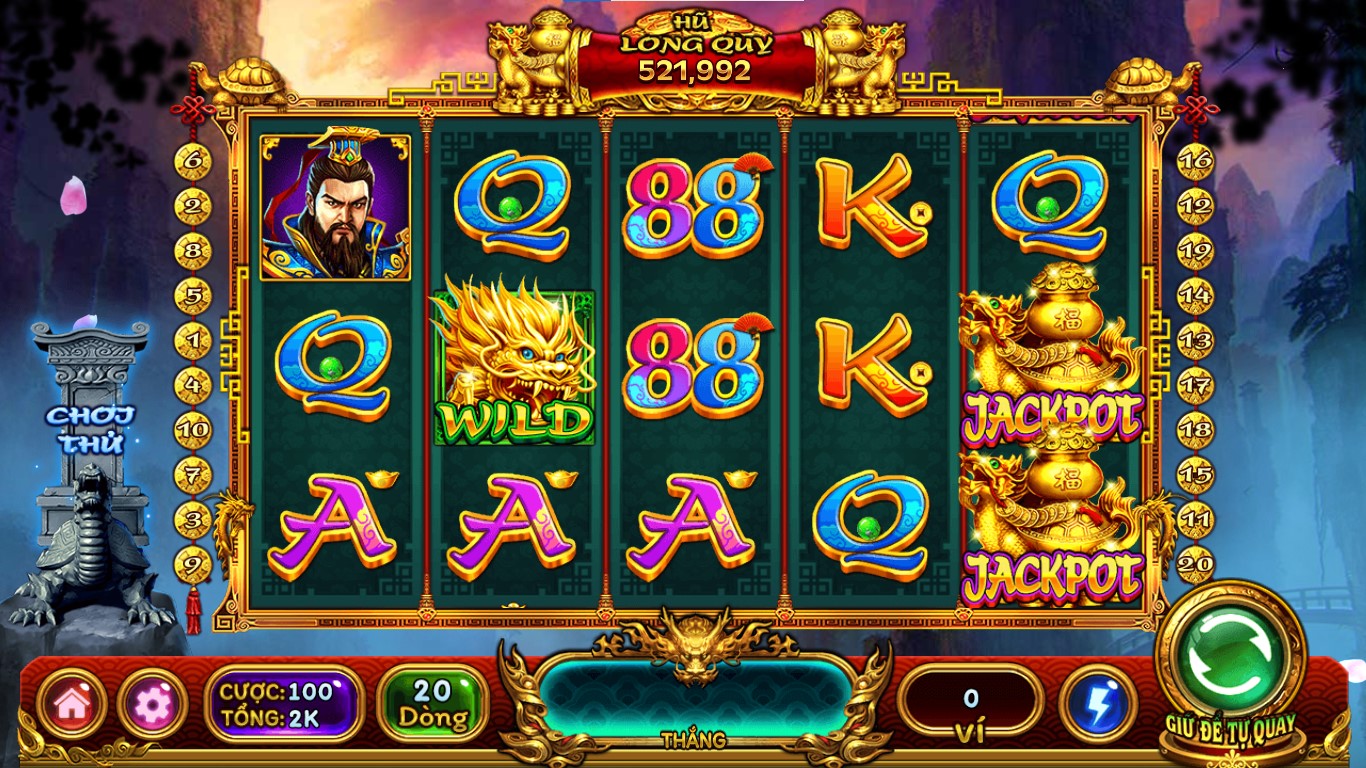Adjust the 20 Dòng paylines setting
Viewport: 1366px width, 768px height.
pos(433,704)
